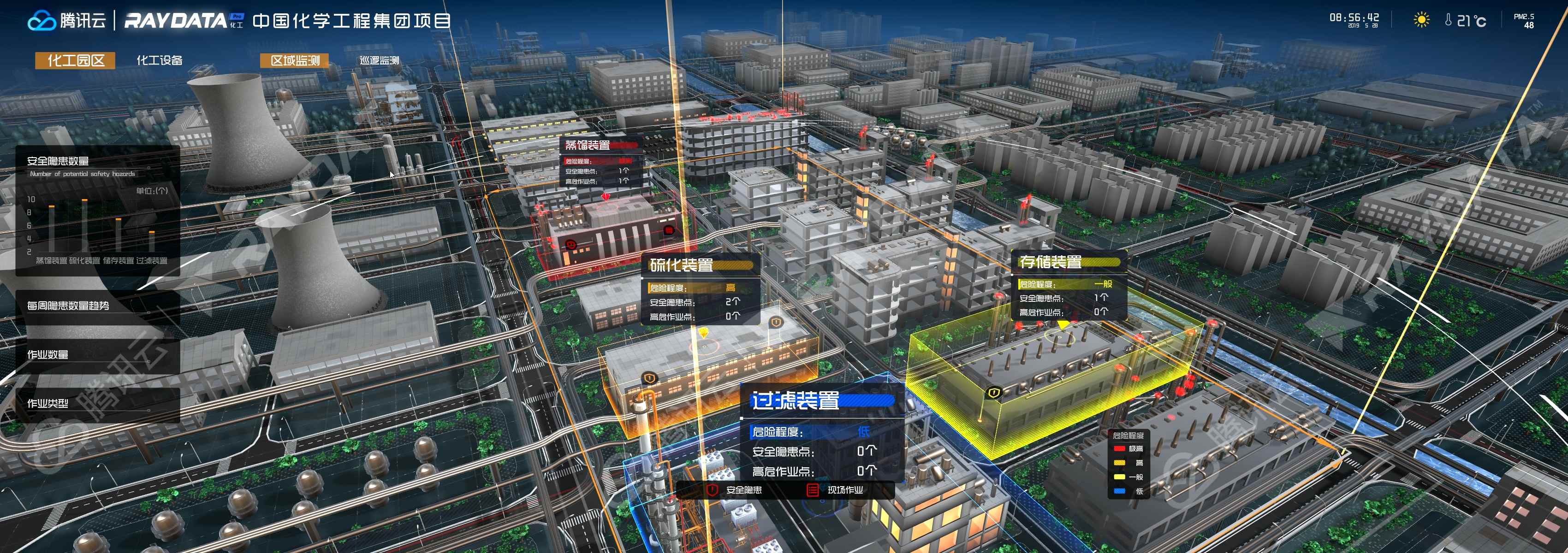Toggle the 现场作业 marker filter

tap(837, 490)
